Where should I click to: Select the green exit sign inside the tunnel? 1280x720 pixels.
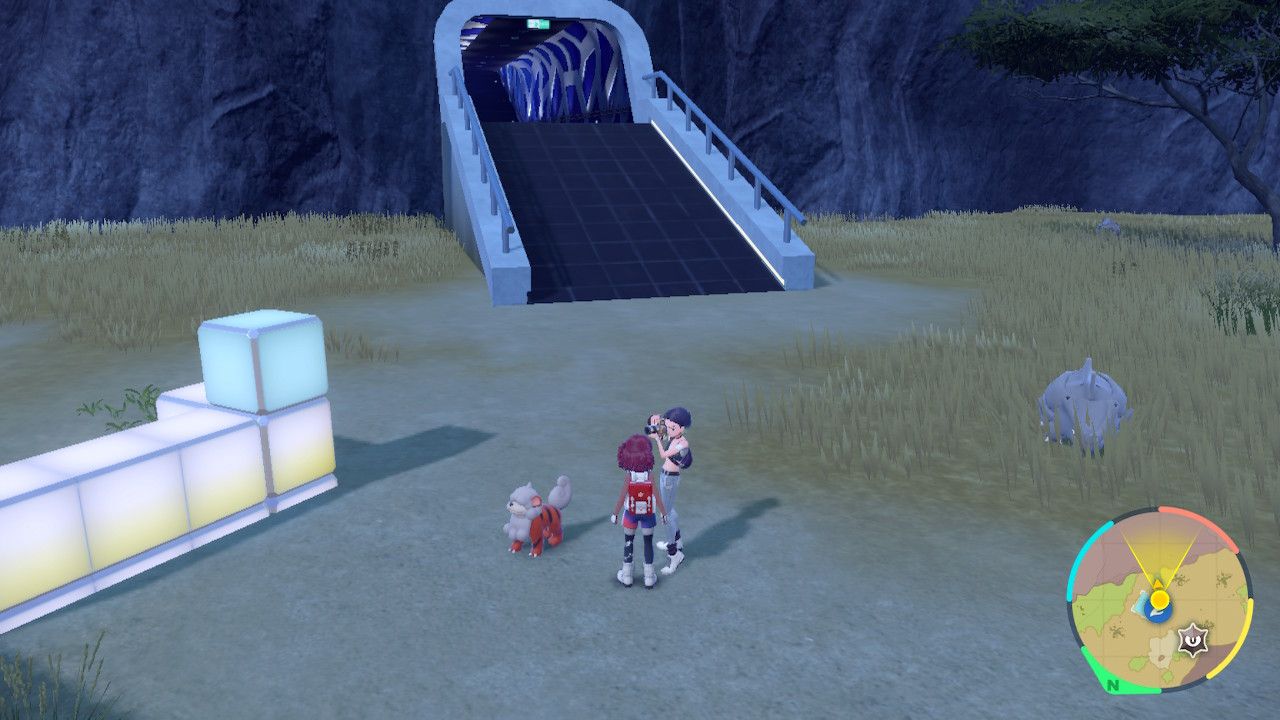coord(537,23)
